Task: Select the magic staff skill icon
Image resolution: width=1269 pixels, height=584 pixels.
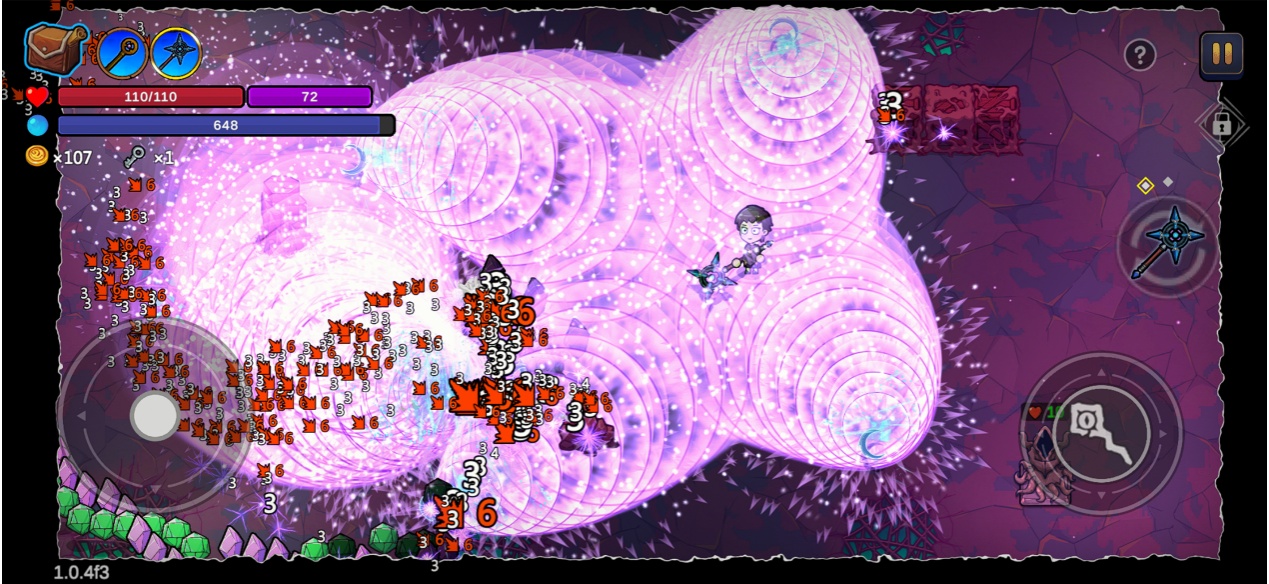Action: click(x=123, y=52)
